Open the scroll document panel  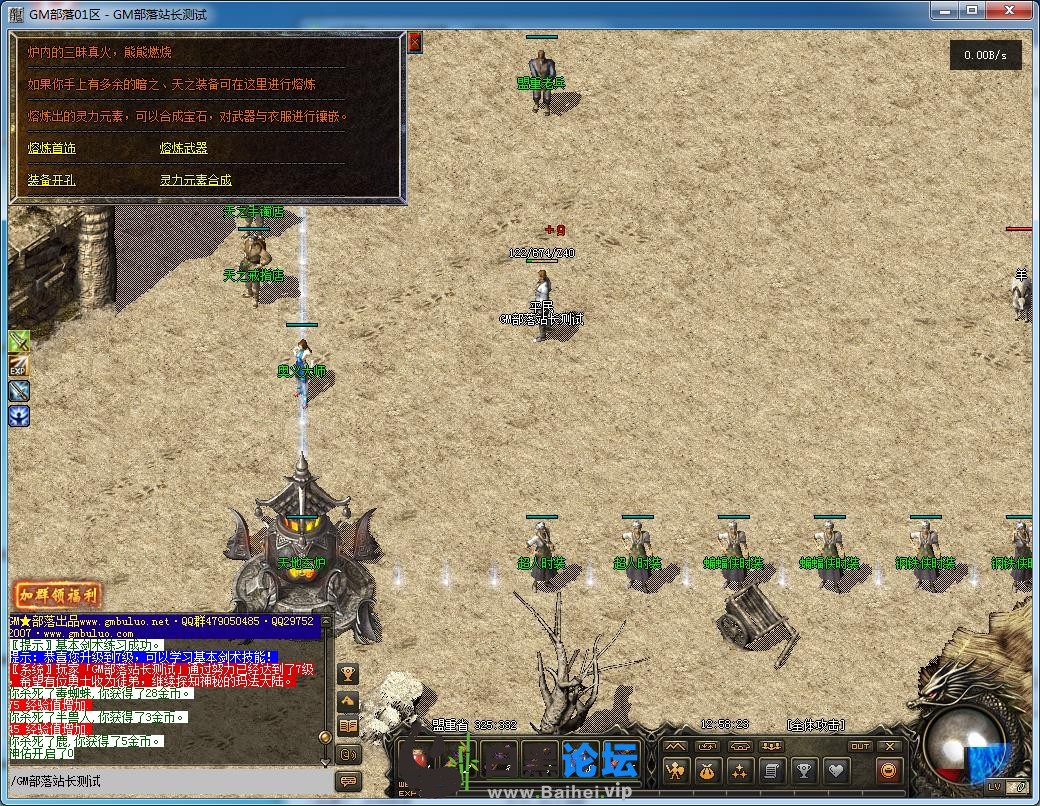(771, 771)
